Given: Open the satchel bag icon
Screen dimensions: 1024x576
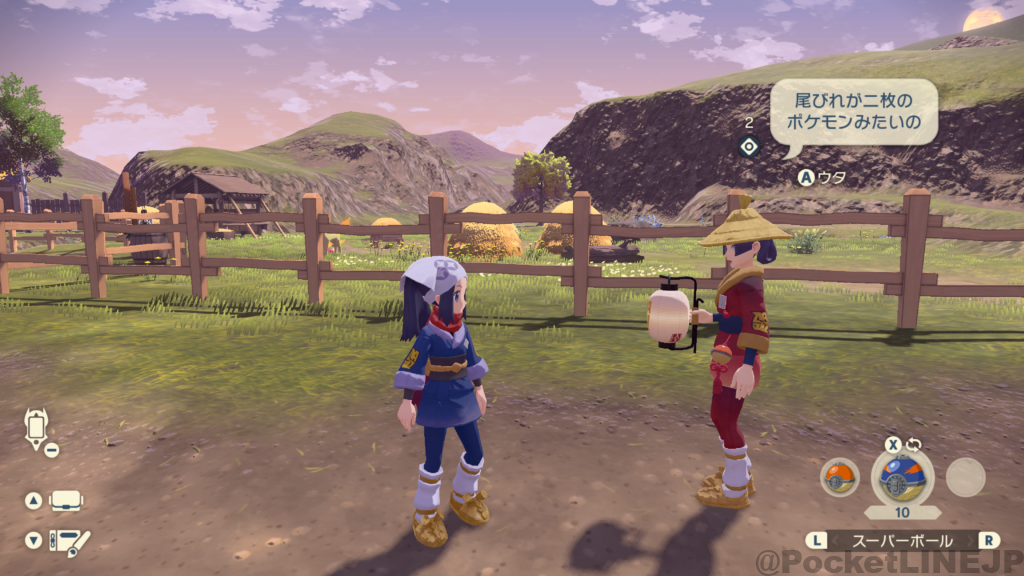Looking at the screenshot, I should pos(66,500).
